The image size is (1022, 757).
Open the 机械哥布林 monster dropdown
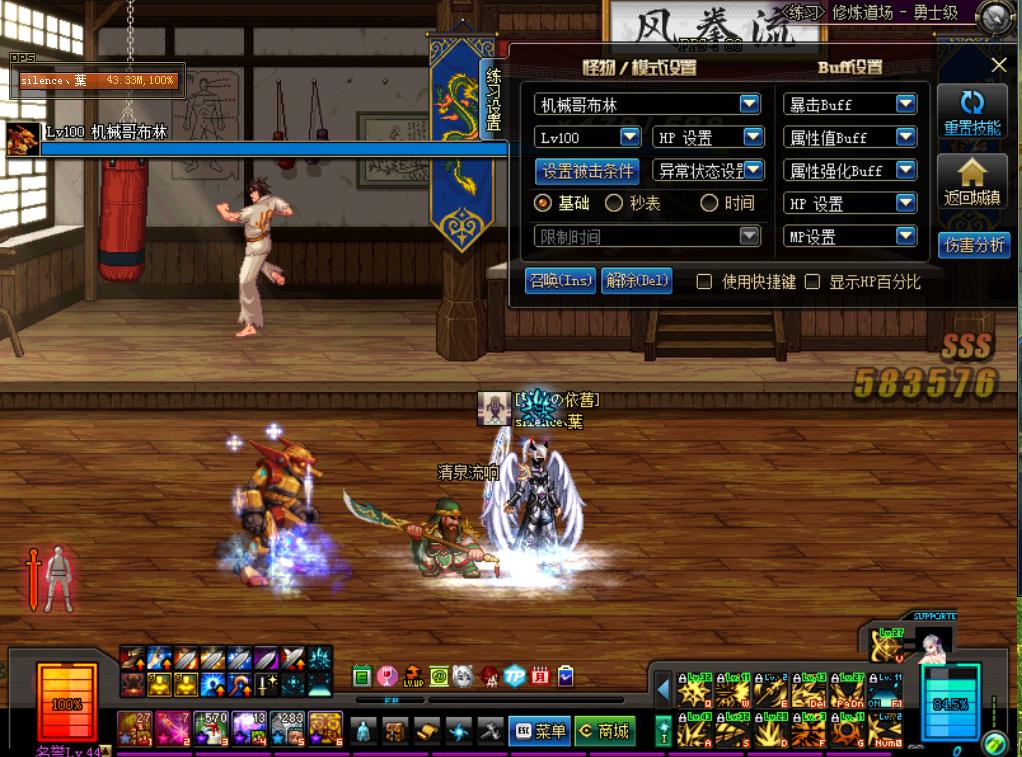coord(749,104)
